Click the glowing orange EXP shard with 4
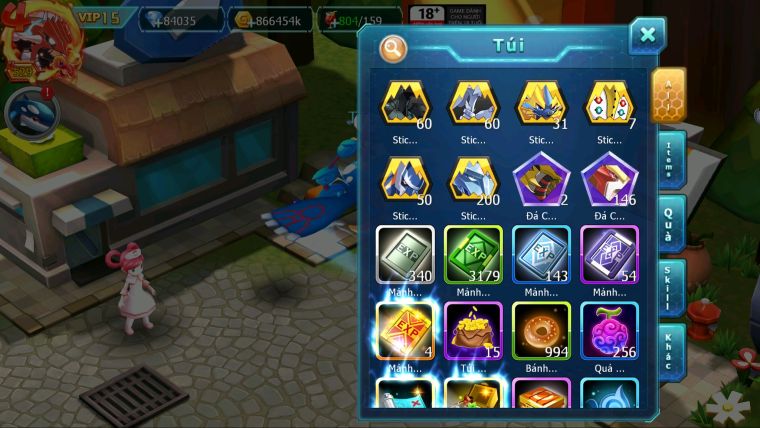Image resolution: width=760 pixels, height=428 pixels. coord(405,331)
